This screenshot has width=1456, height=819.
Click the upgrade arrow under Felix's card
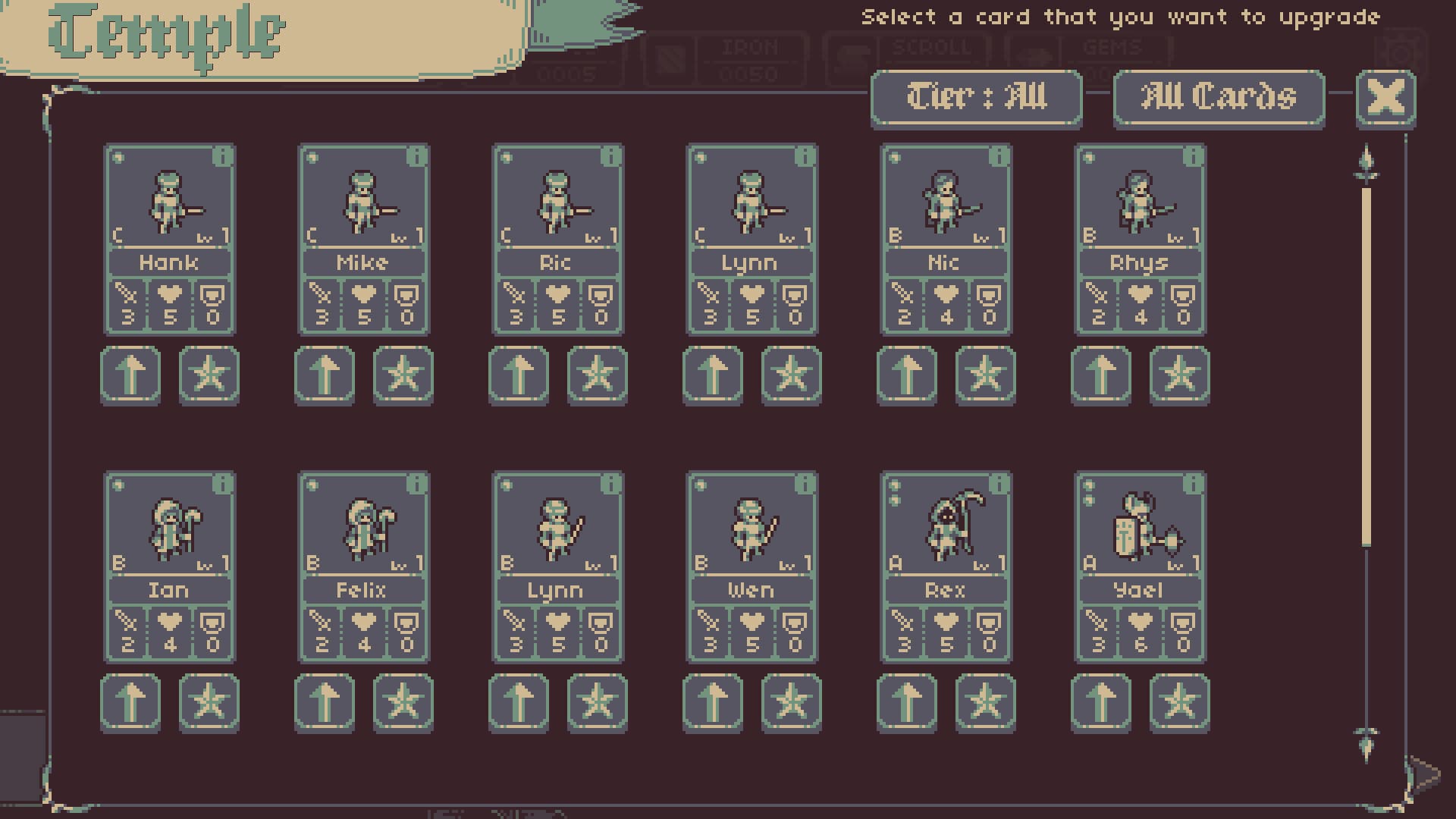[x=325, y=702]
